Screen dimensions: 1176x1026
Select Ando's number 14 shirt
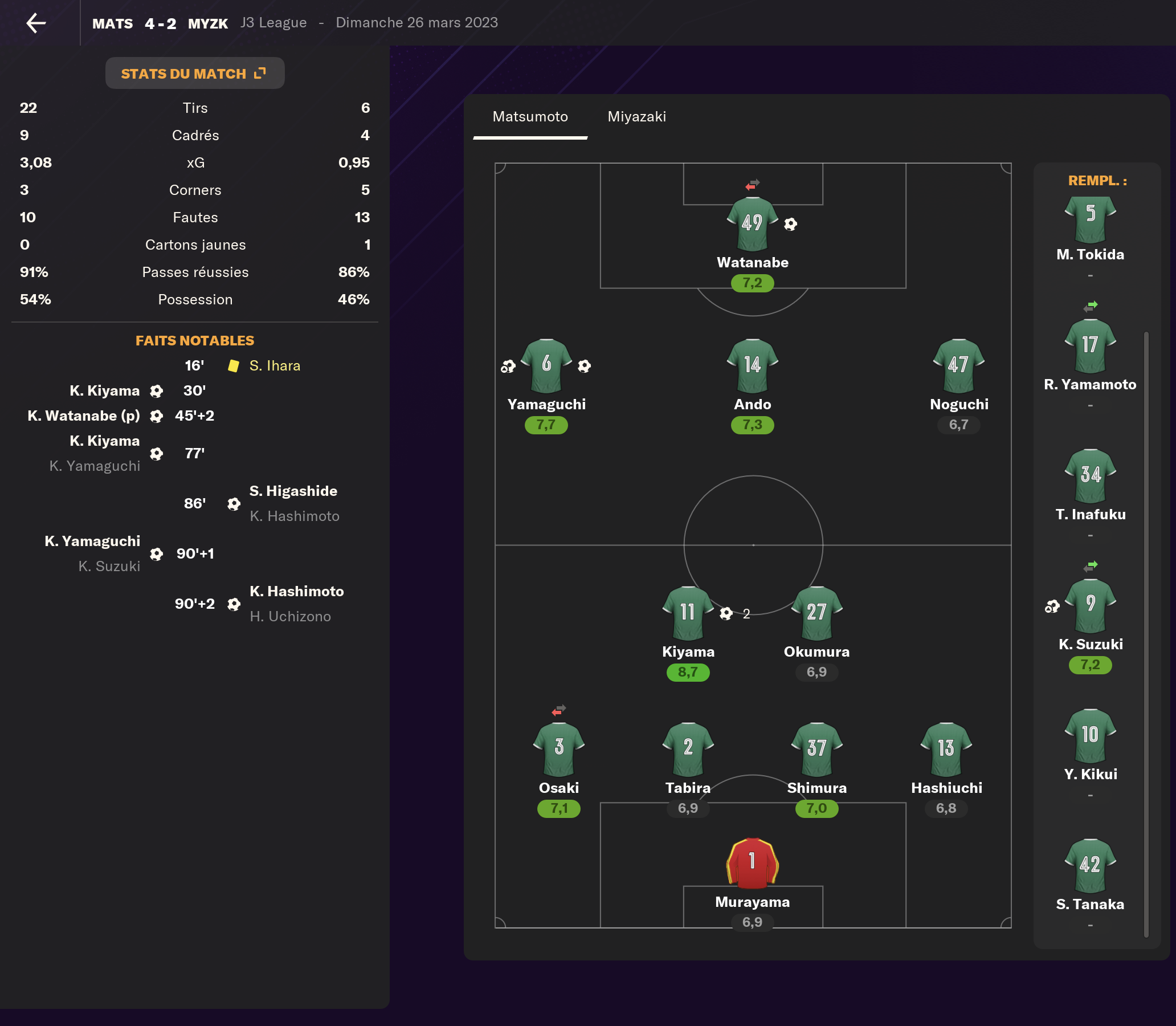click(x=752, y=365)
